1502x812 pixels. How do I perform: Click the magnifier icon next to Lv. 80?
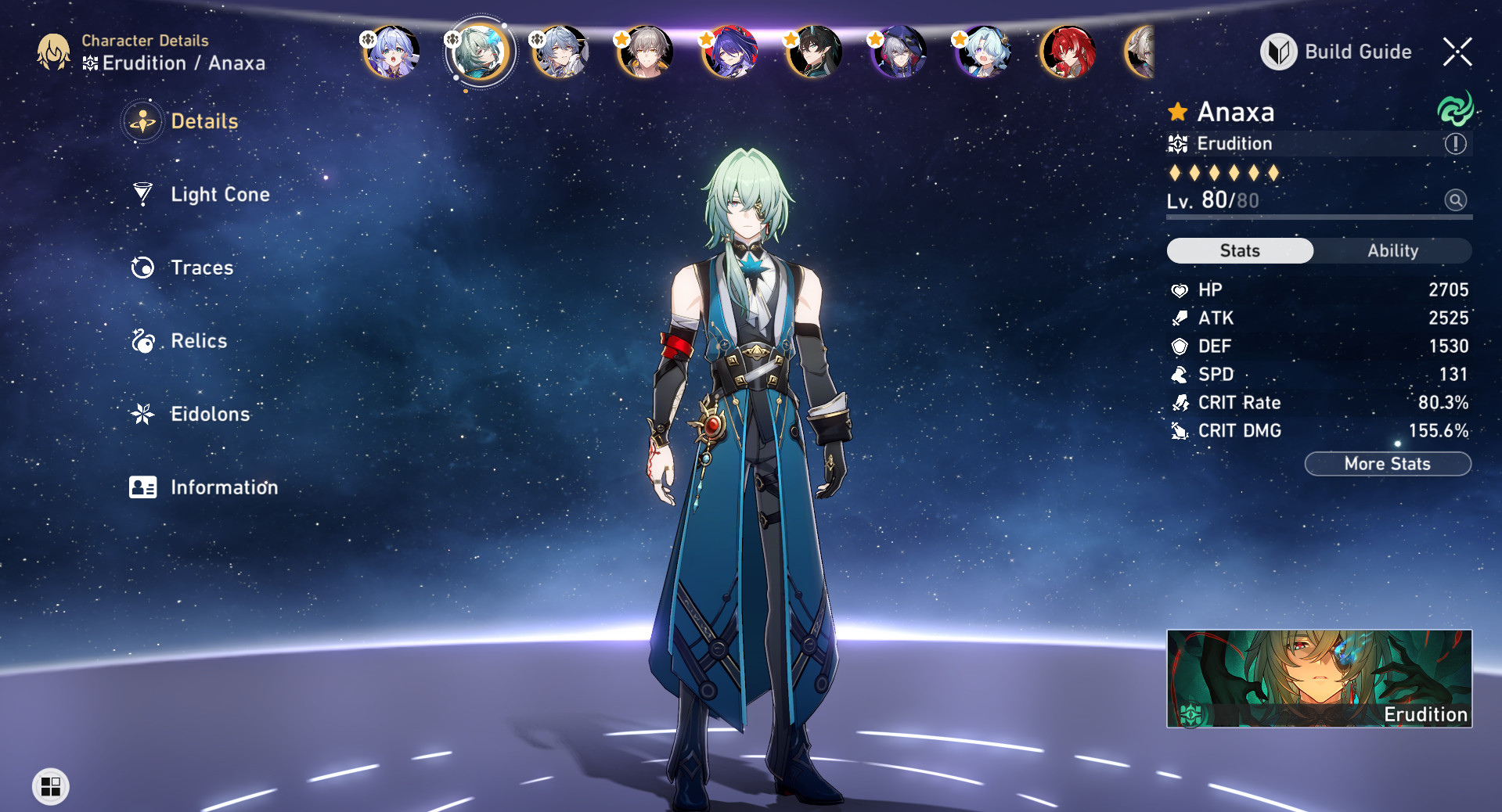pos(1455,200)
